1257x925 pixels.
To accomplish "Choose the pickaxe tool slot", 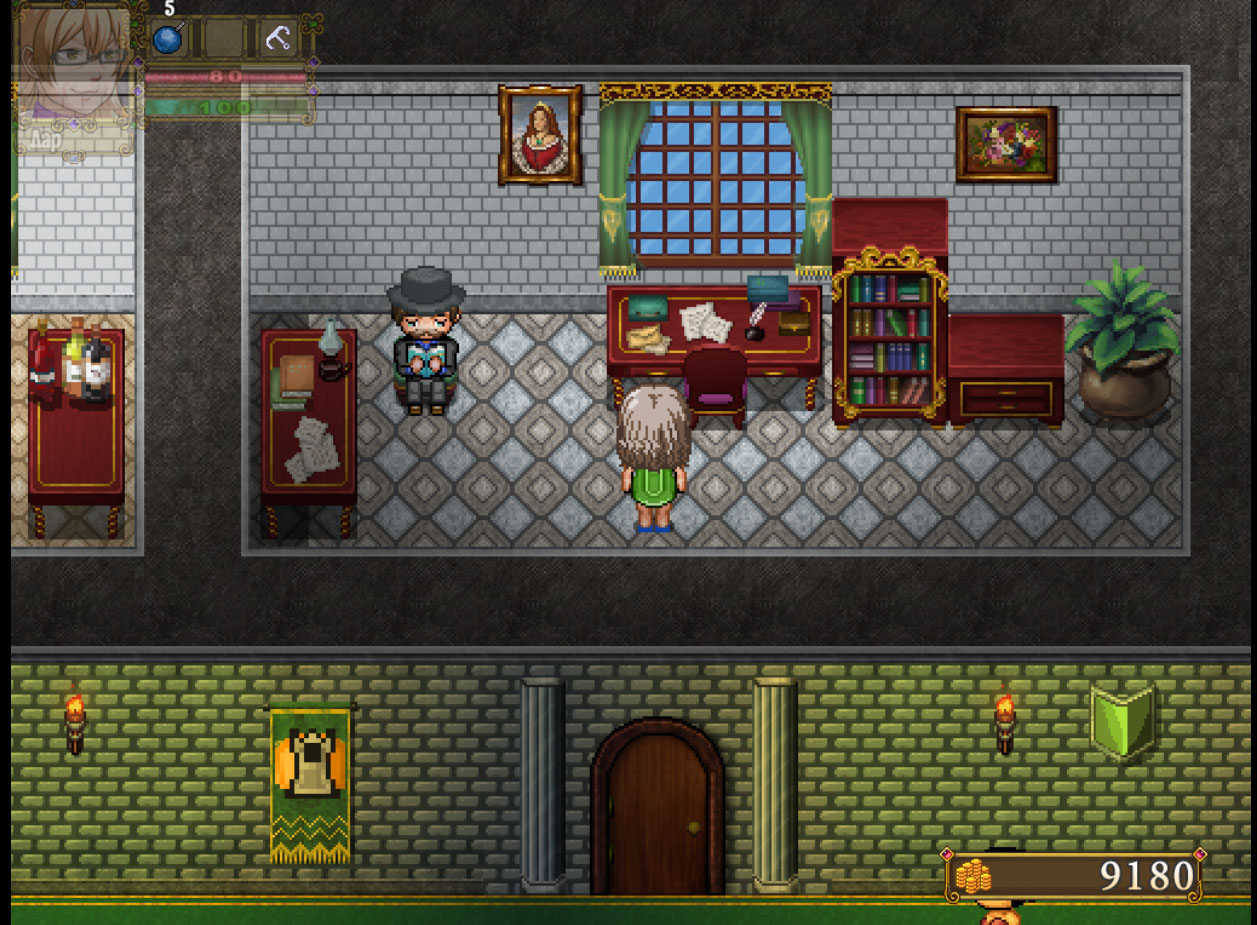I will (277, 39).
